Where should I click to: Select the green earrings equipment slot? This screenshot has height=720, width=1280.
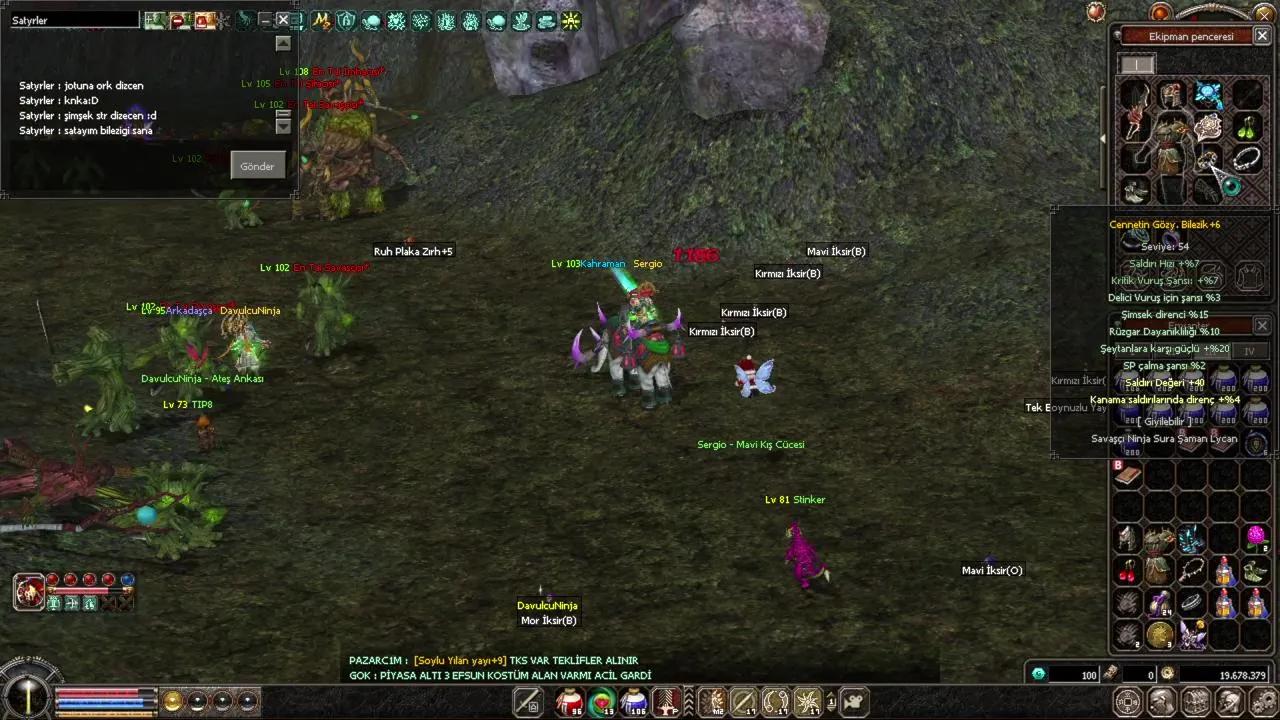(1246, 127)
